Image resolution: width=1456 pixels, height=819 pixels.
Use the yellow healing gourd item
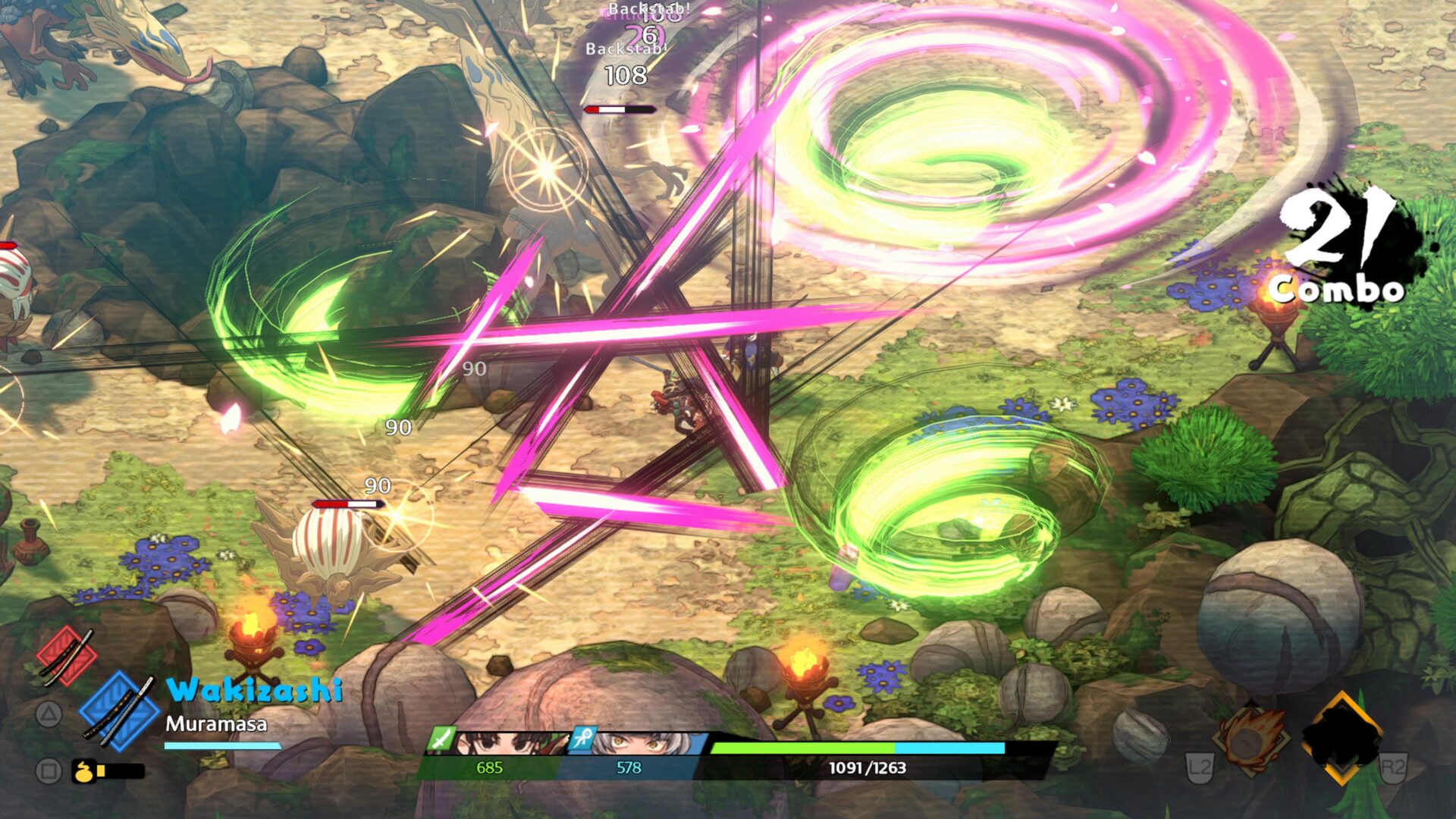coord(84,771)
